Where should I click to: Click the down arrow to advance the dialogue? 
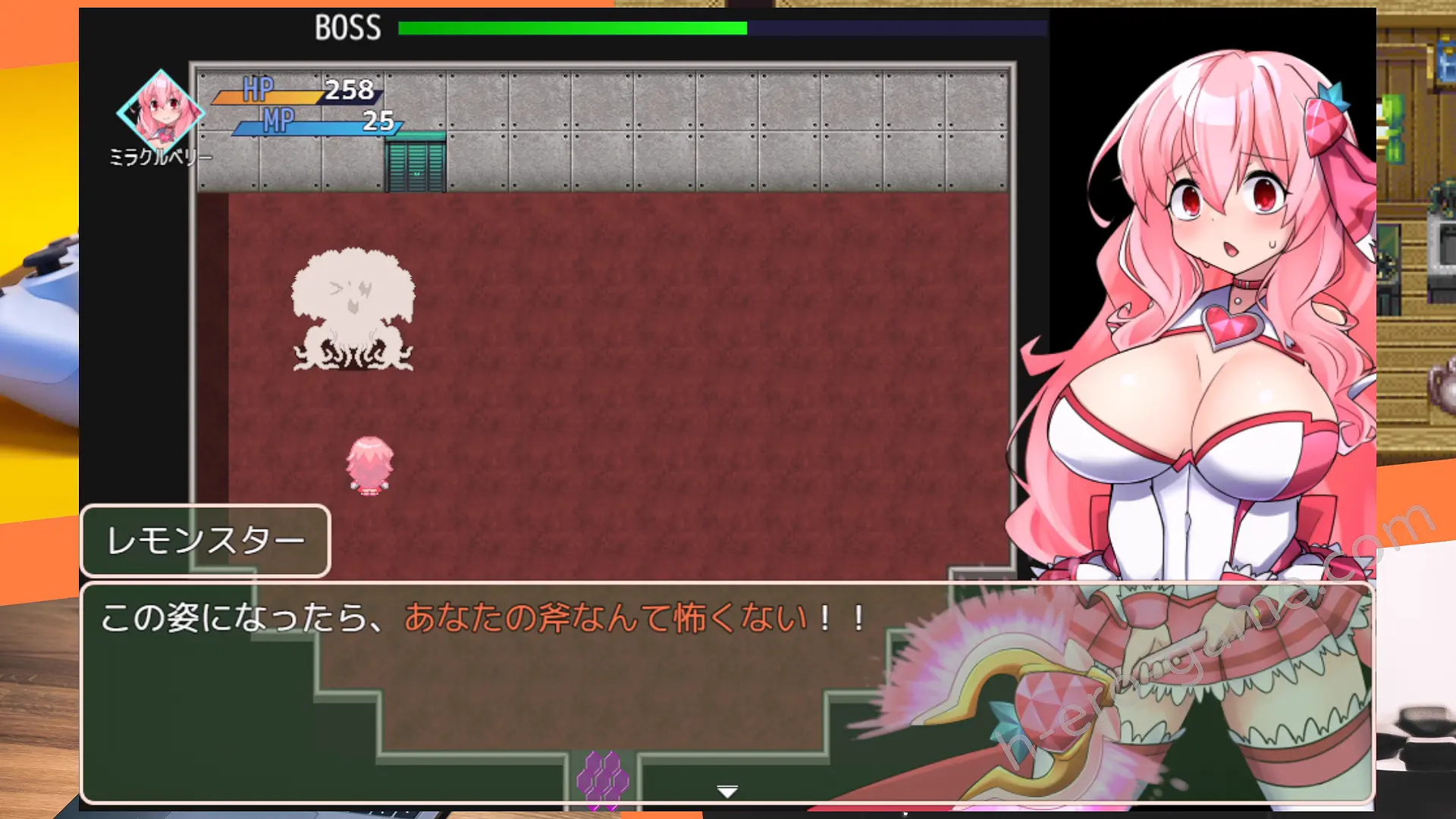coord(727,789)
